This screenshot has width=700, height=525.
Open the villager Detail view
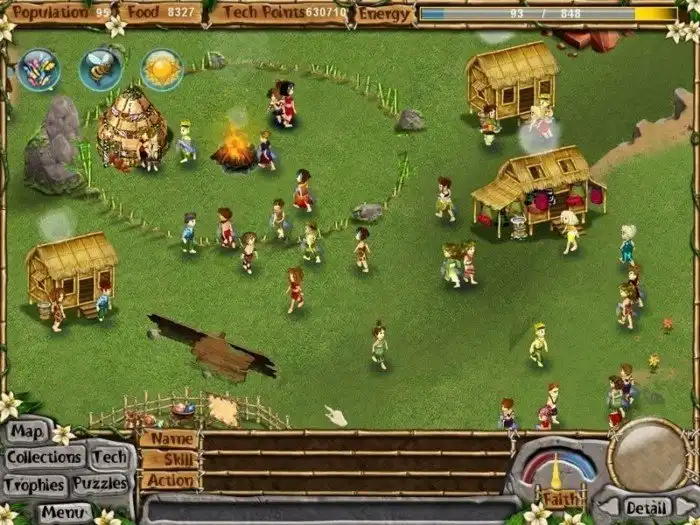coord(646,508)
